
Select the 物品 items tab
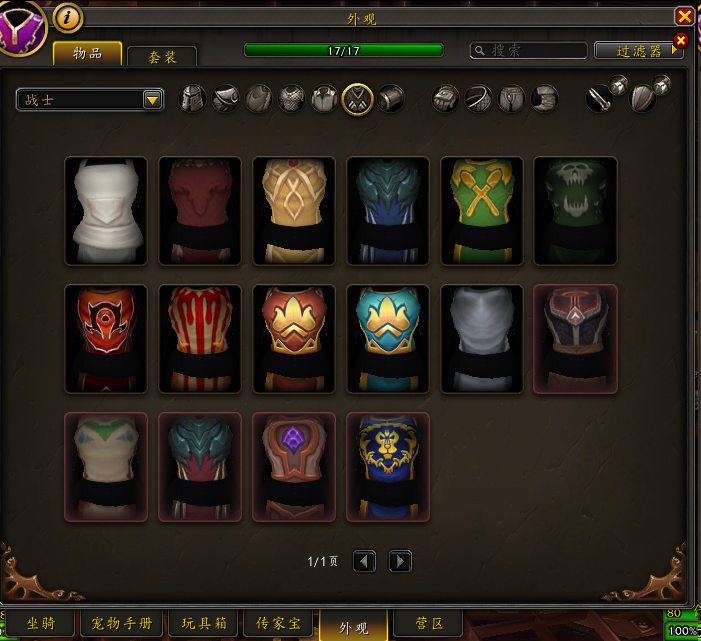click(88, 54)
